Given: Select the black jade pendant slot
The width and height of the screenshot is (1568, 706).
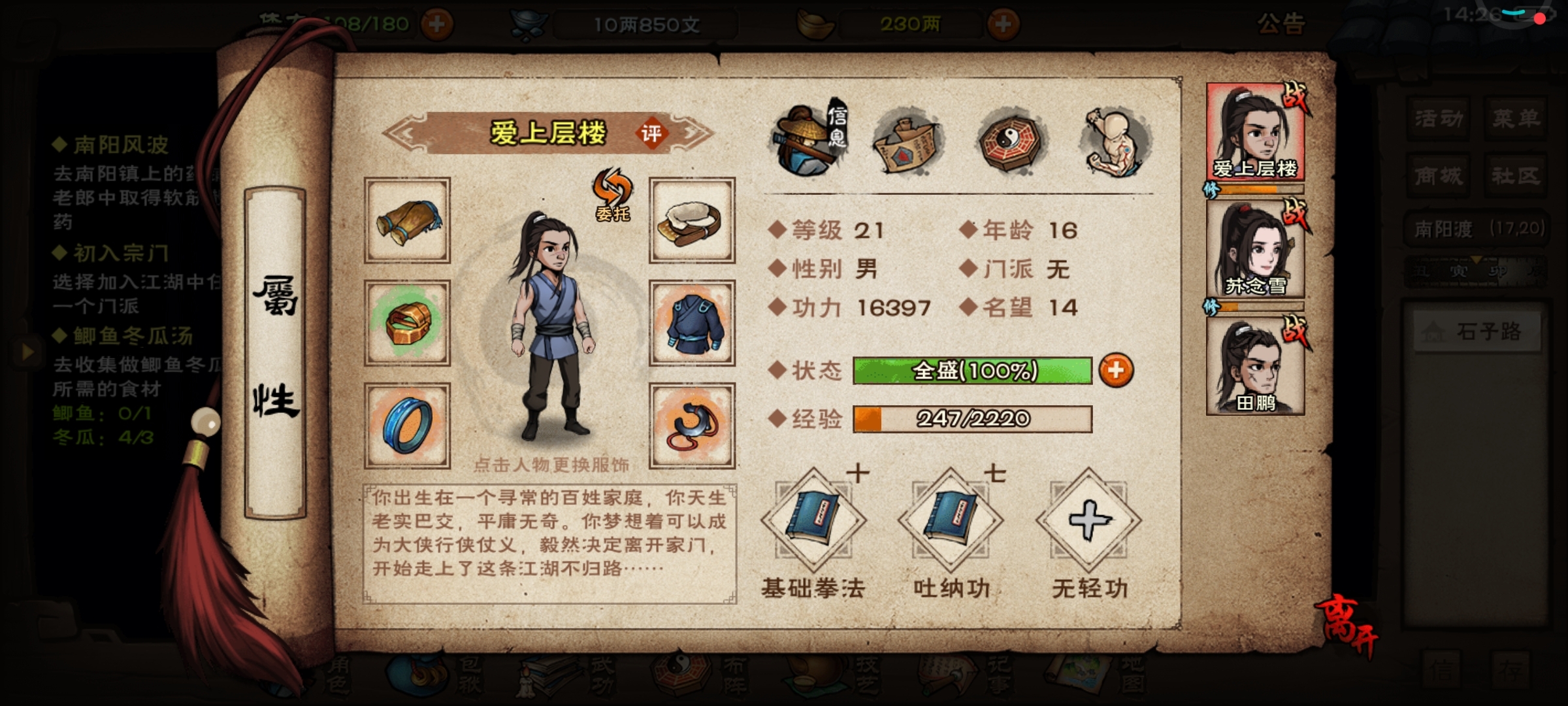Looking at the screenshot, I should [692, 426].
